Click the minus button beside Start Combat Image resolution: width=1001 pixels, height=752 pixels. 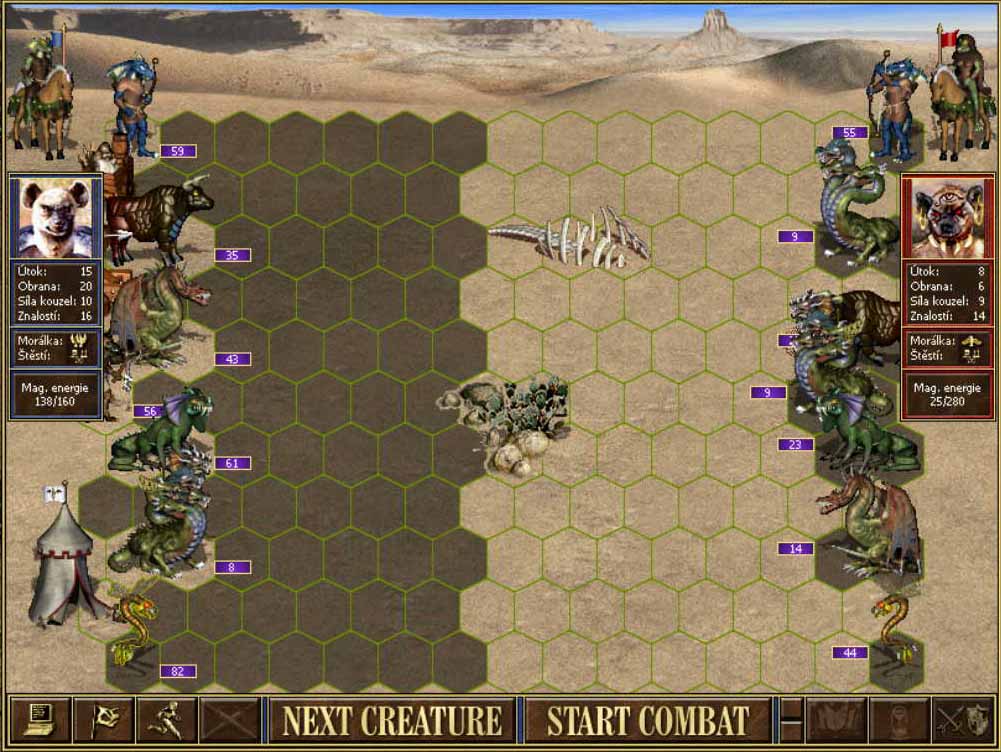click(791, 720)
